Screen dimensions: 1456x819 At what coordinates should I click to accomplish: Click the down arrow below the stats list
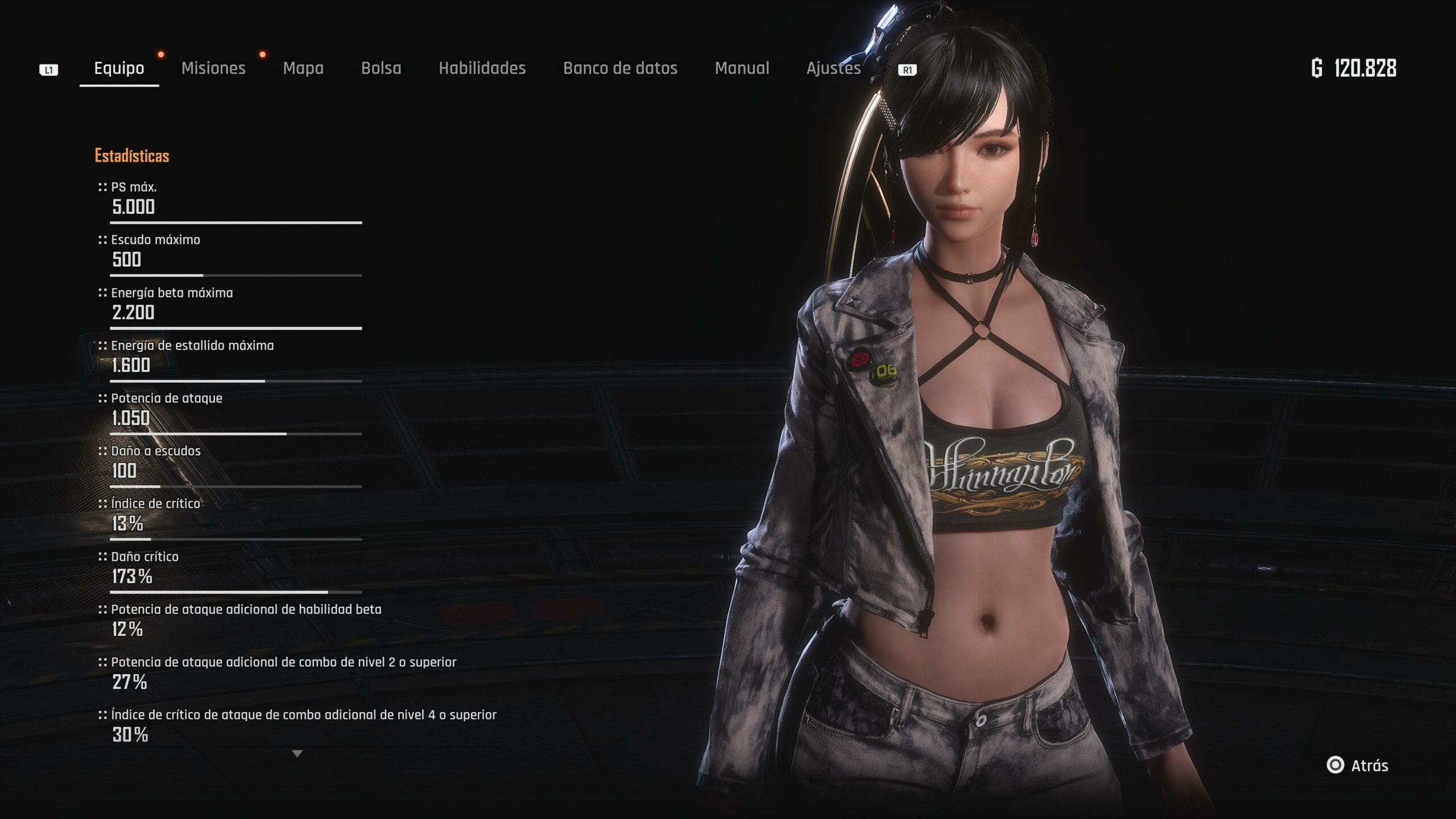click(297, 754)
